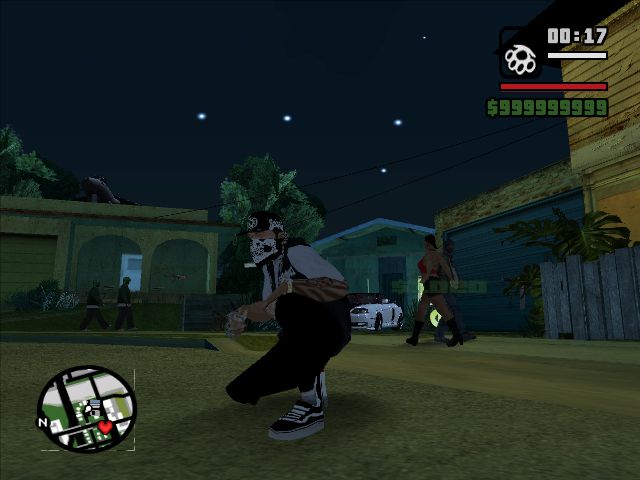Click the brass knuckles weapon icon

520,55
